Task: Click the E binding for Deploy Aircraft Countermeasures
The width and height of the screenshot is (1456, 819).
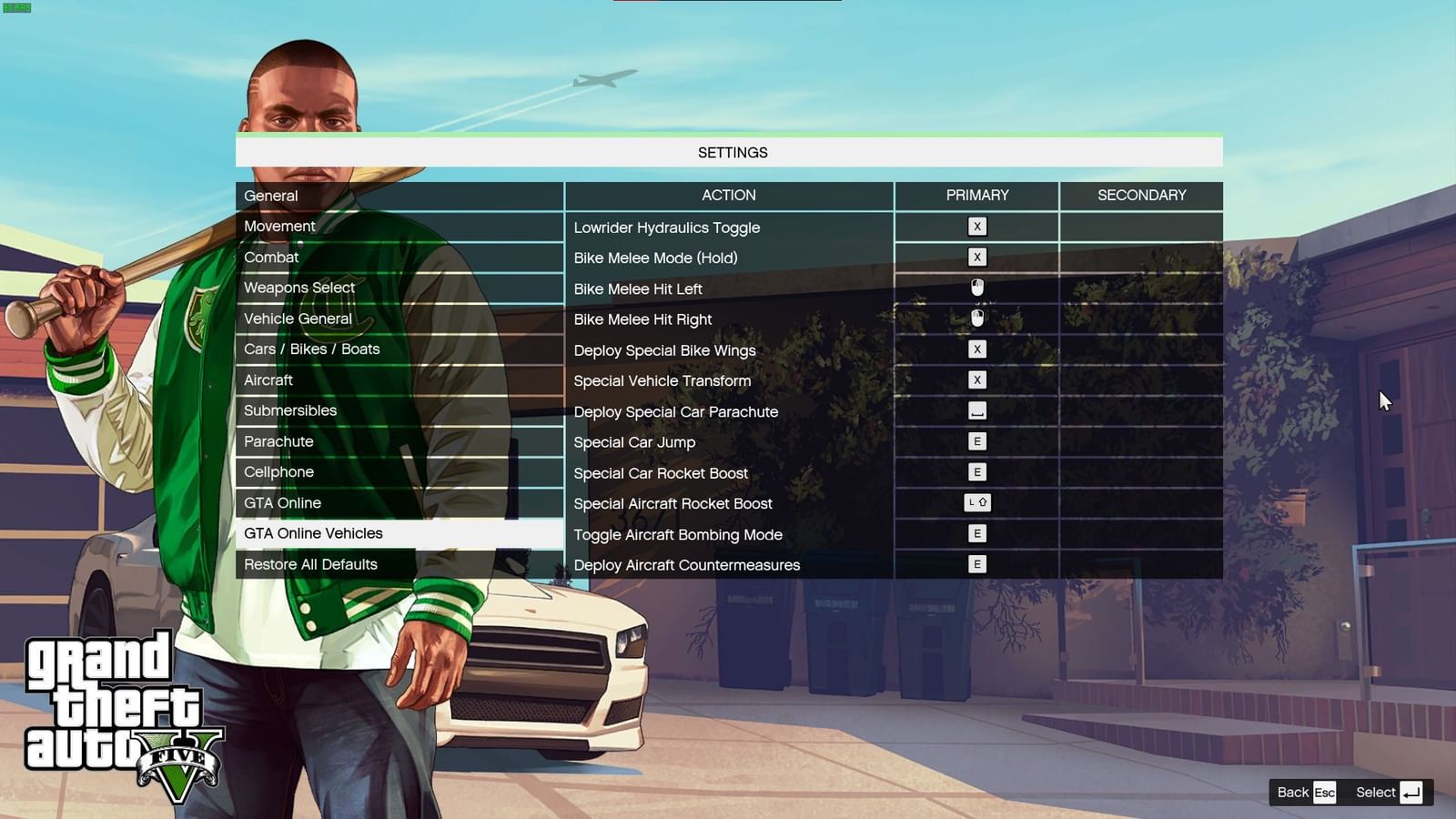Action: tap(976, 564)
